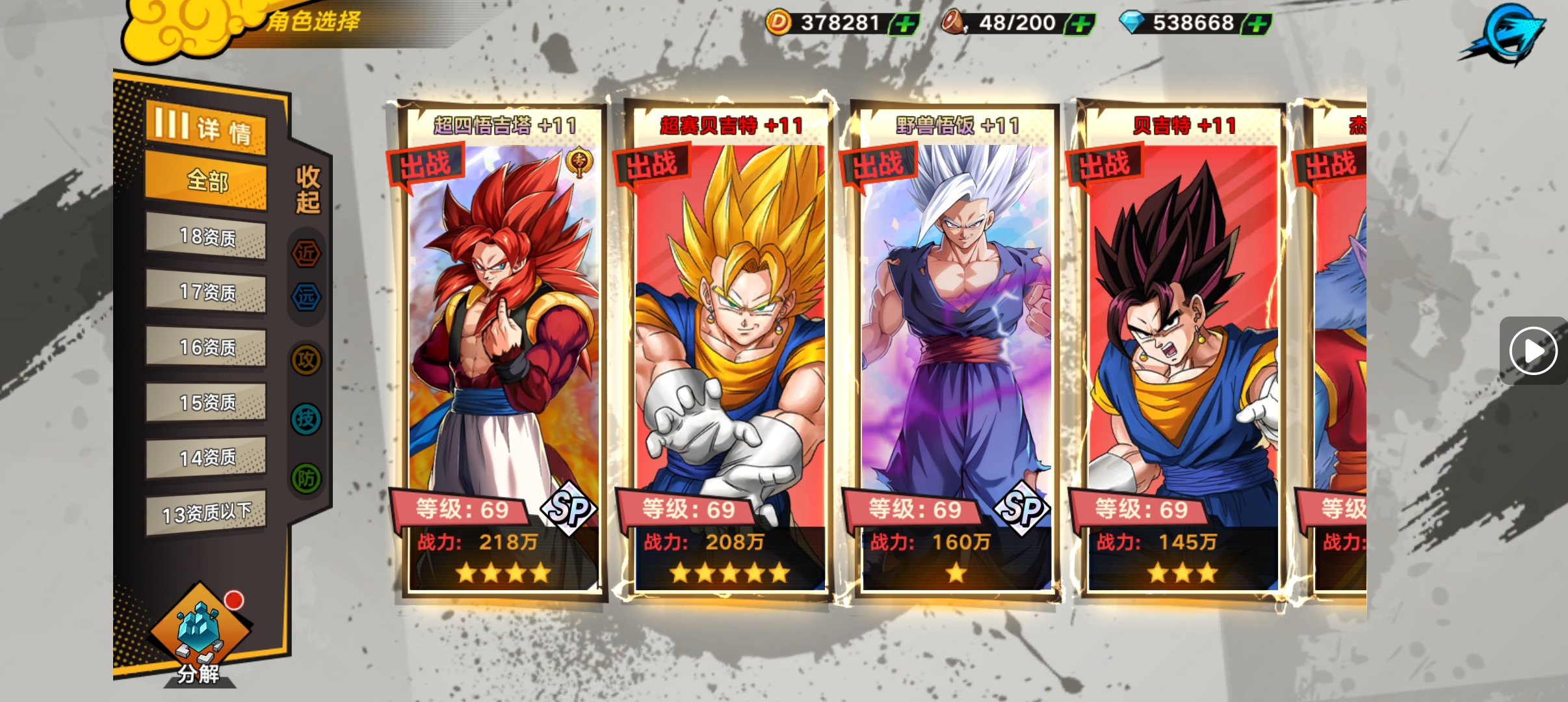1568x702 pixels.
Task: Toggle the 近 melee type filter
Action: coord(306,253)
